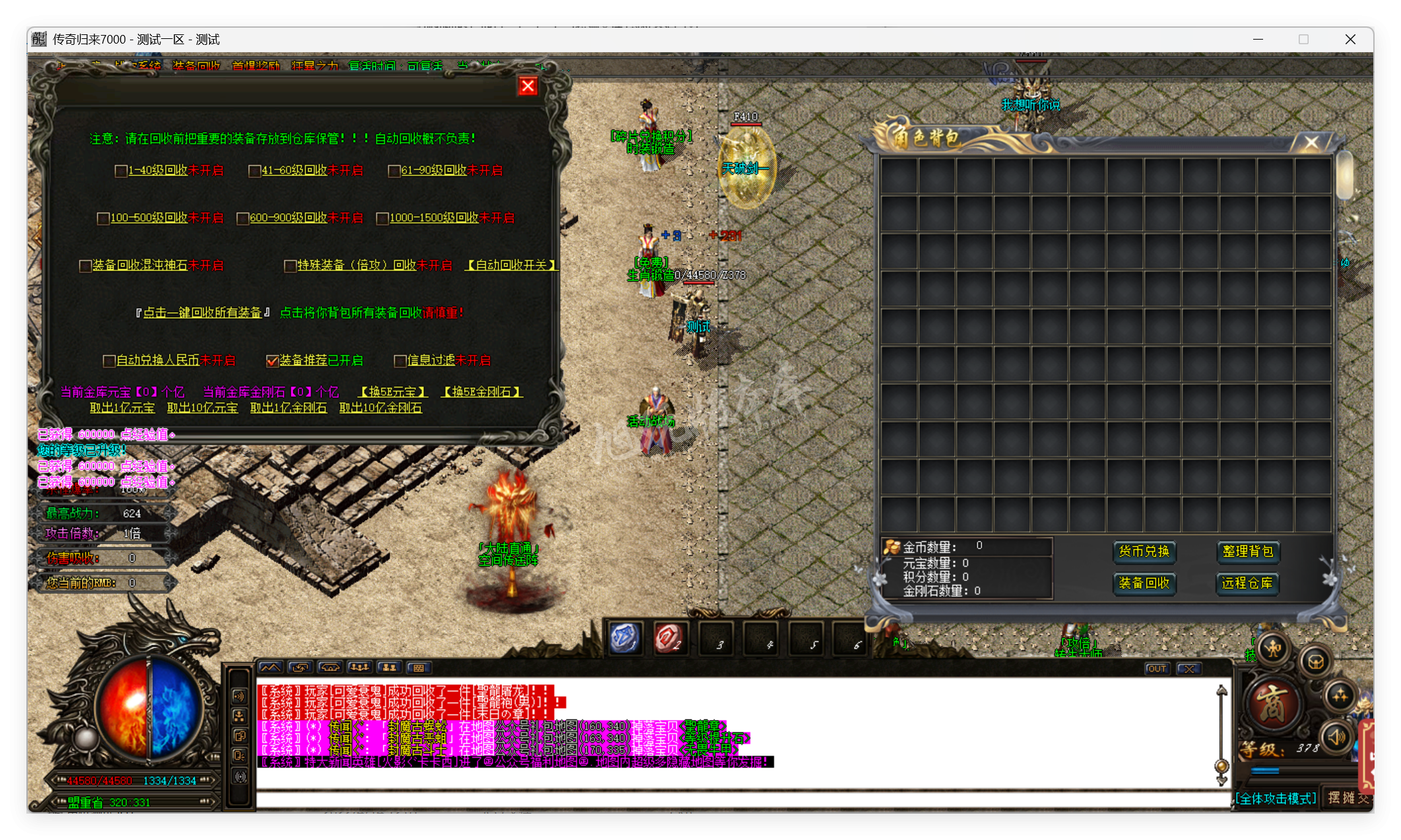Uncheck the 装备推荐 option

tap(273, 360)
